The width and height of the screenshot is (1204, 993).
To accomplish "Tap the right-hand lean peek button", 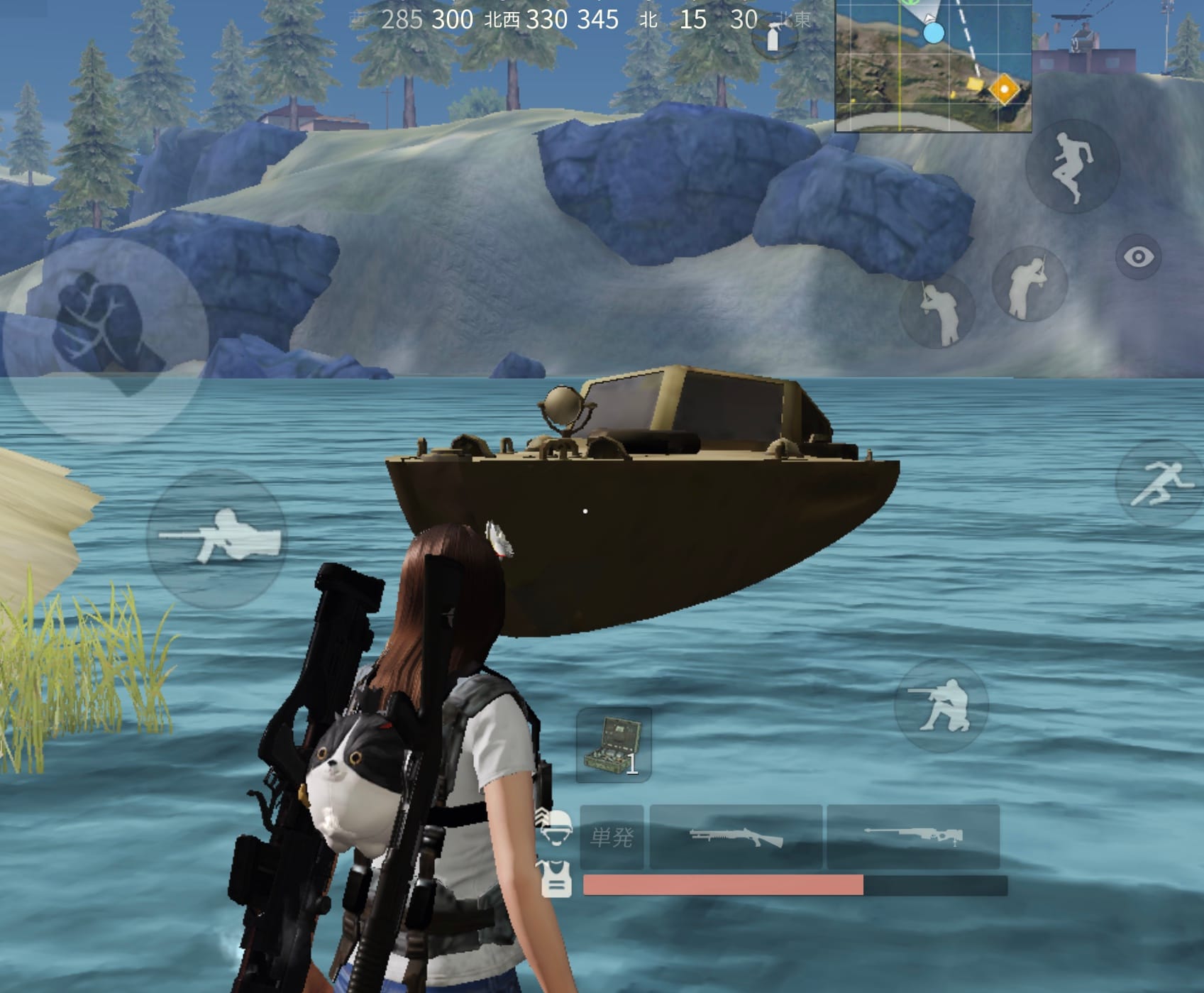I will pyautogui.click(x=1029, y=284).
